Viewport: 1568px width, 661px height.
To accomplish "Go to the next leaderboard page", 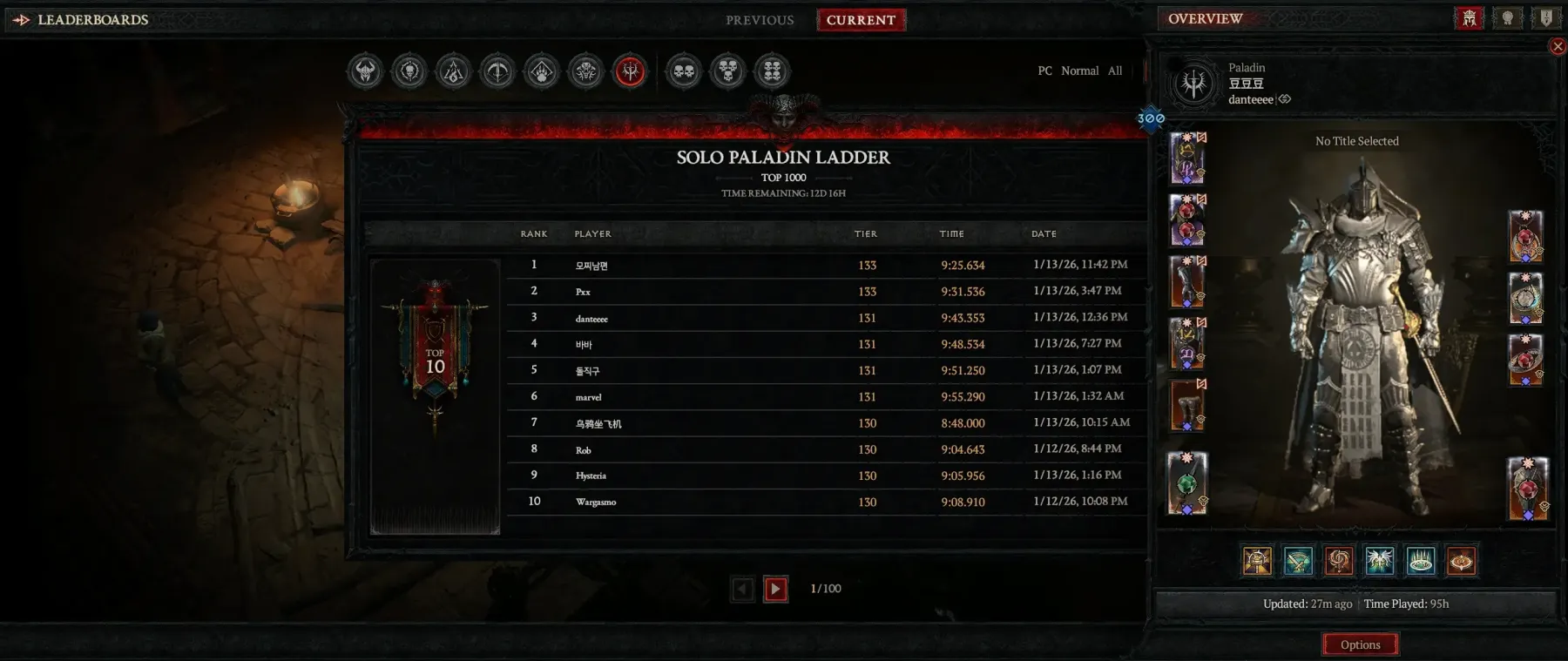I will [x=775, y=590].
